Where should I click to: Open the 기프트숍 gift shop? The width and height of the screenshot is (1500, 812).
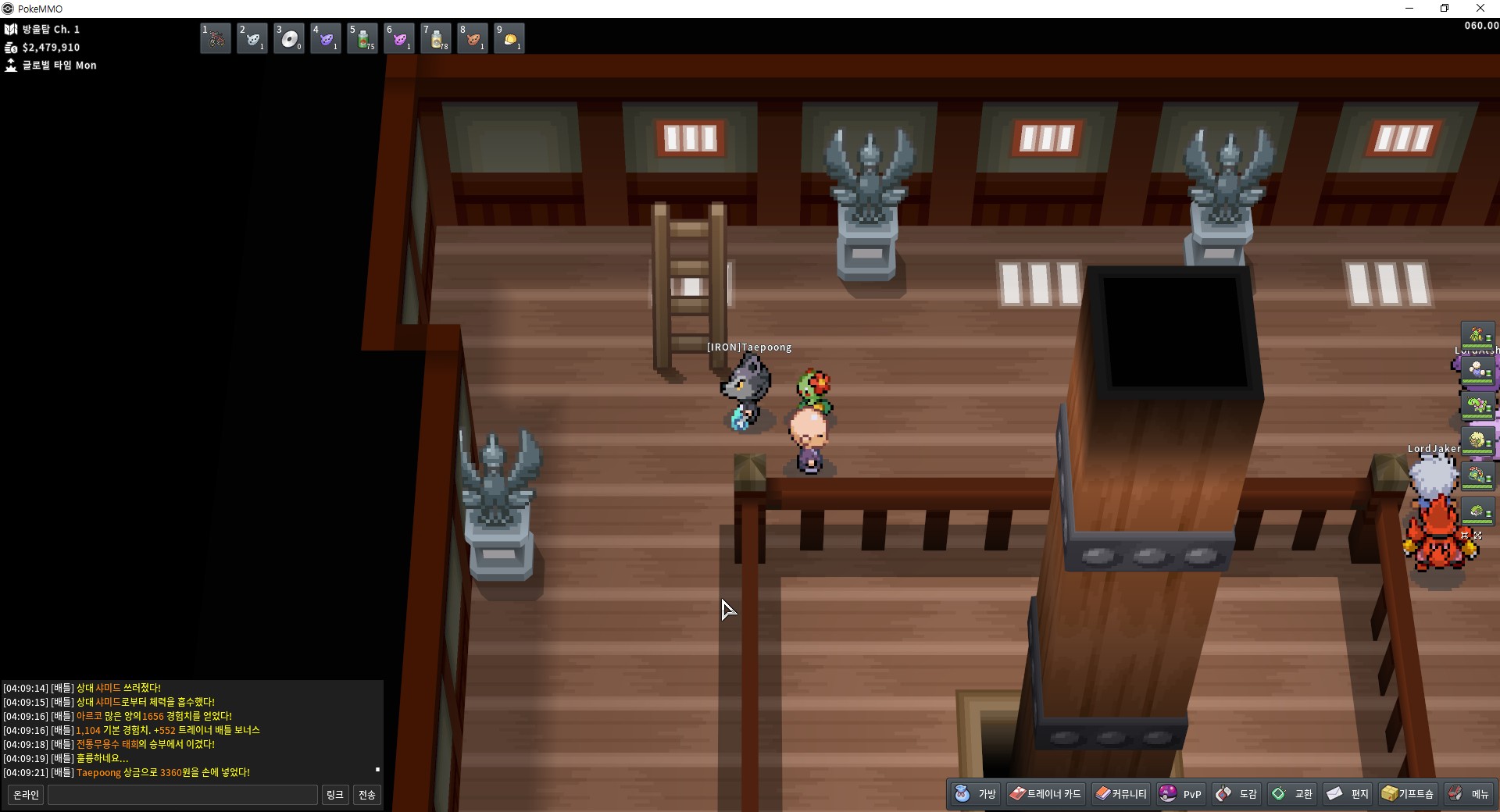[x=1408, y=794]
